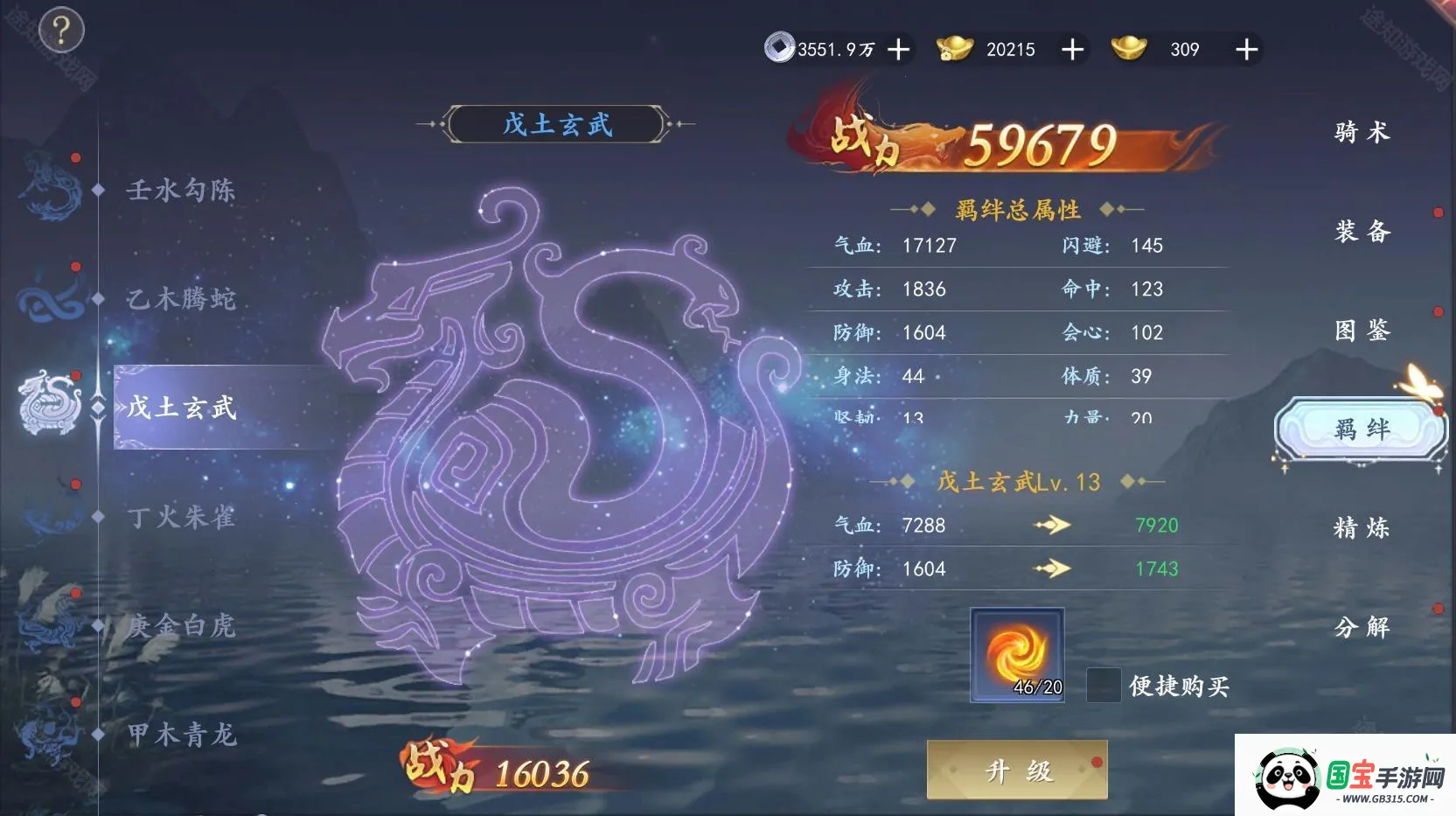This screenshot has height=816, width=1456.
Task: Select 壬水勾陈 from the bond list
Action: 180,190
